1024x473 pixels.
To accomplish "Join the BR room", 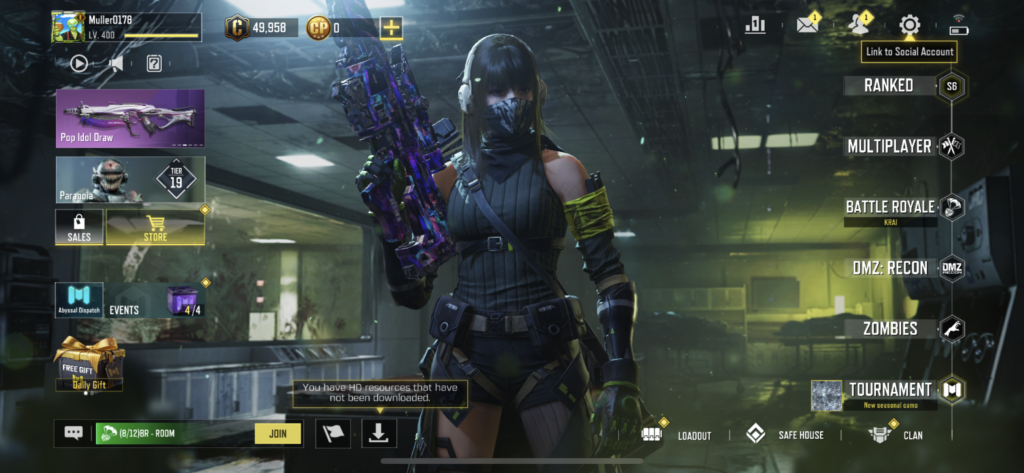I will tap(278, 433).
